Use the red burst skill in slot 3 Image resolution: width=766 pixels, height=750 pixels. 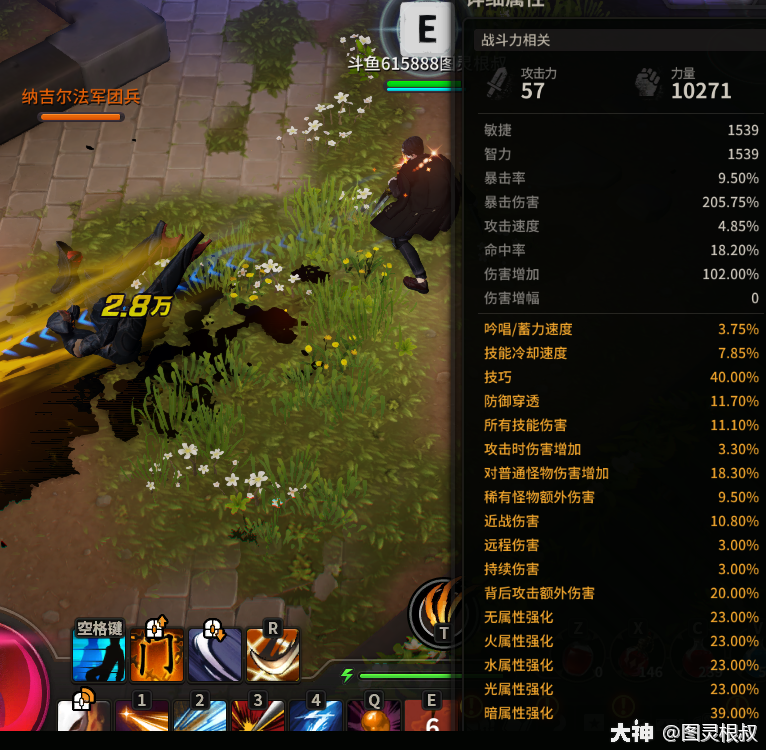(257, 720)
